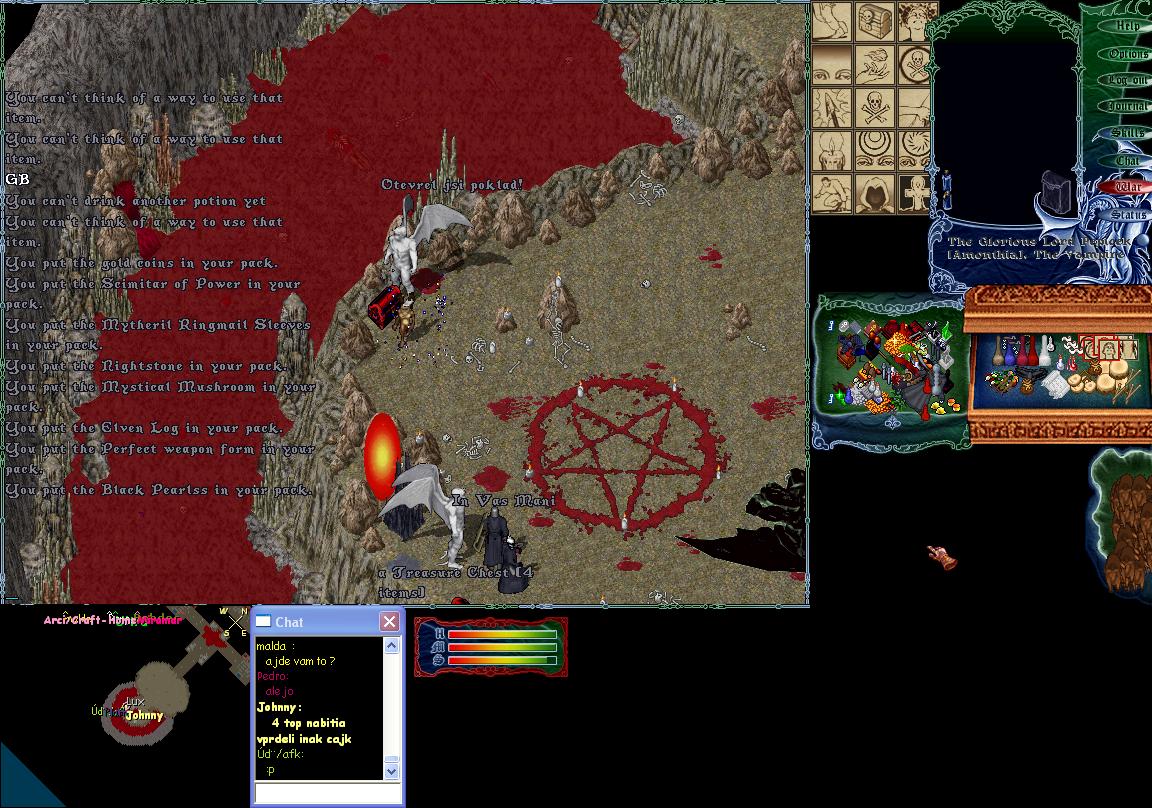Open the Journal
Image resolution: width=1152 pixels, height=808 pixels.
click(1127, 106)
